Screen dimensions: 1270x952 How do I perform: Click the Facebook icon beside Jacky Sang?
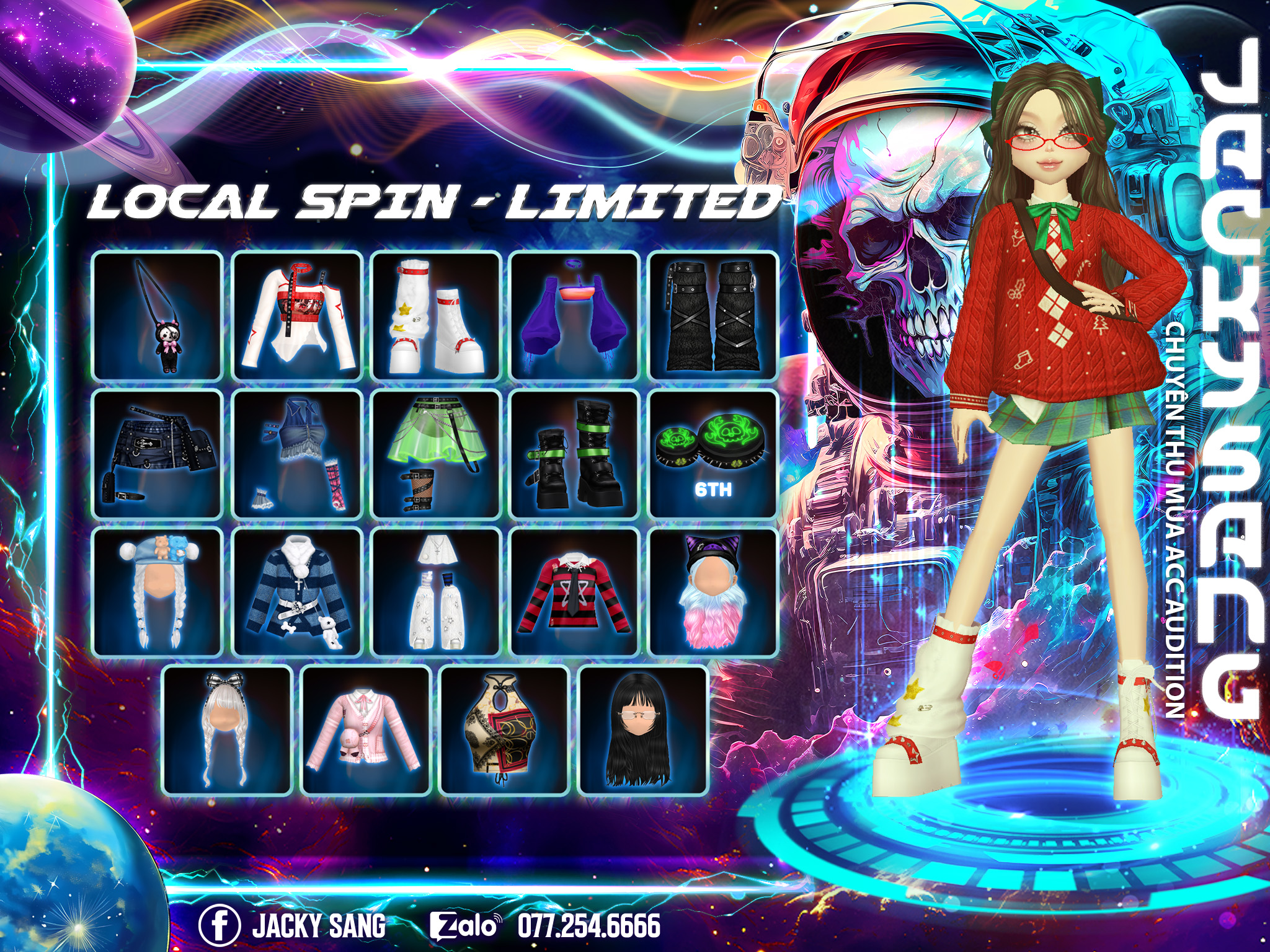[x=220, y=925]
